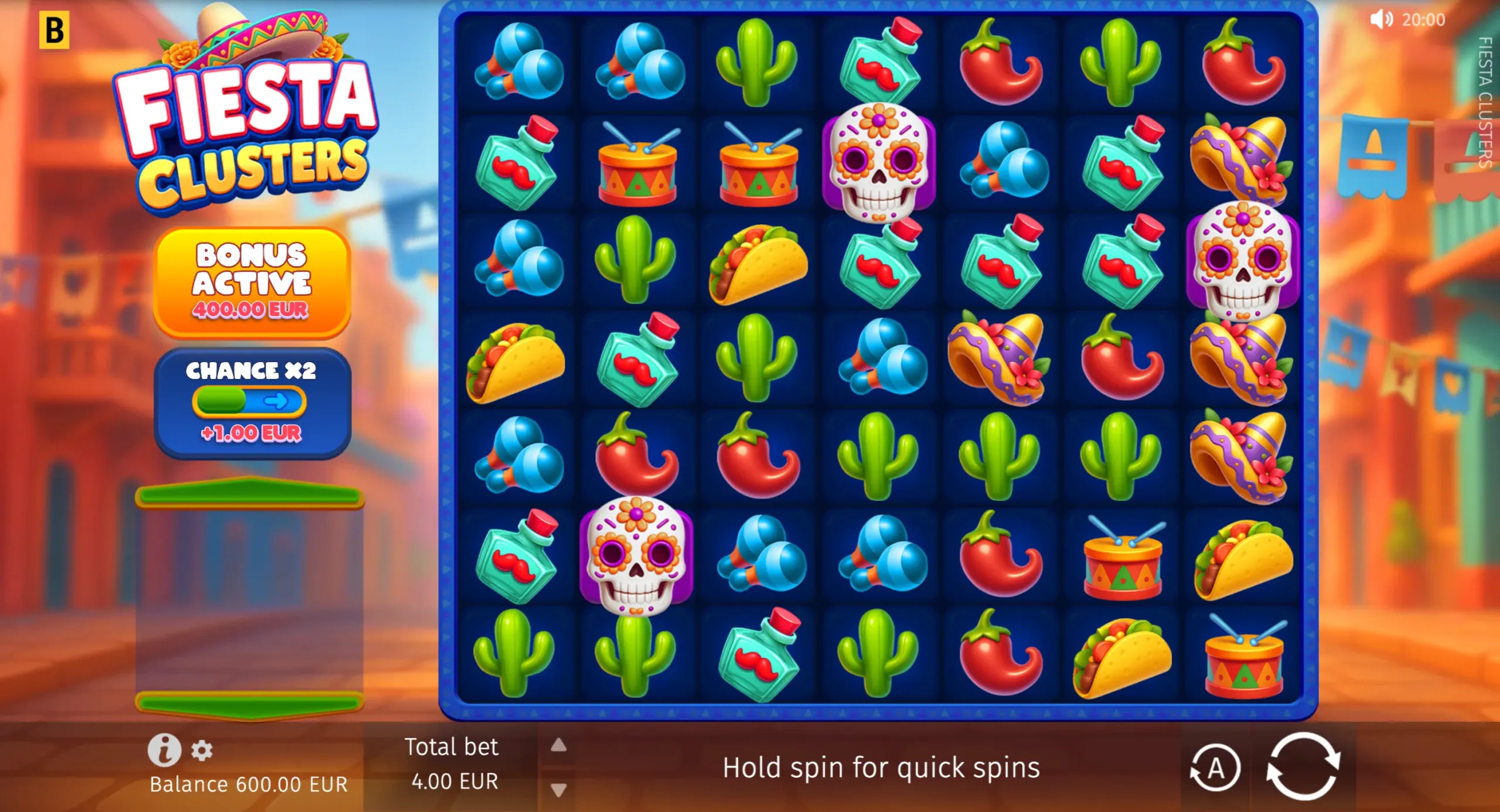This screenshot has width=1500, height=812.
Task: Open the settings gear
Action: tap(203, 752)
